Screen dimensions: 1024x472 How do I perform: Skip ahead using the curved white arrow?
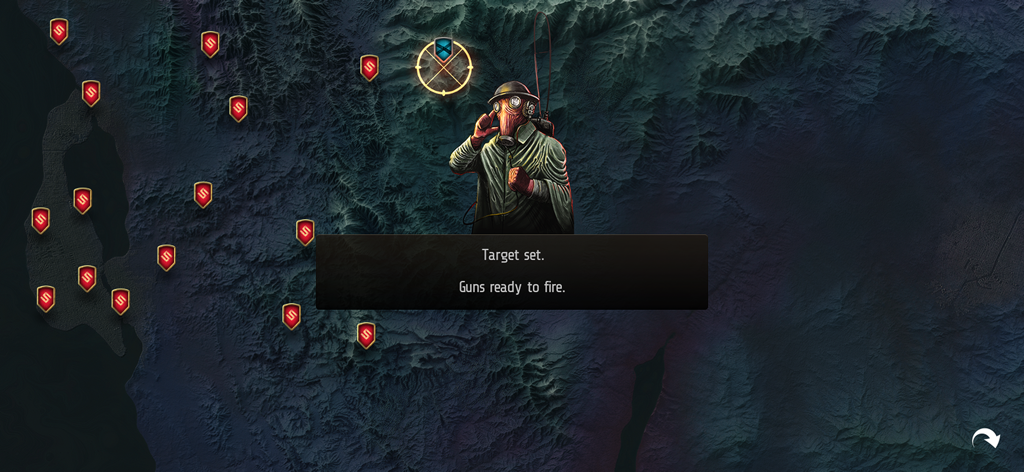tap(985, 438)
